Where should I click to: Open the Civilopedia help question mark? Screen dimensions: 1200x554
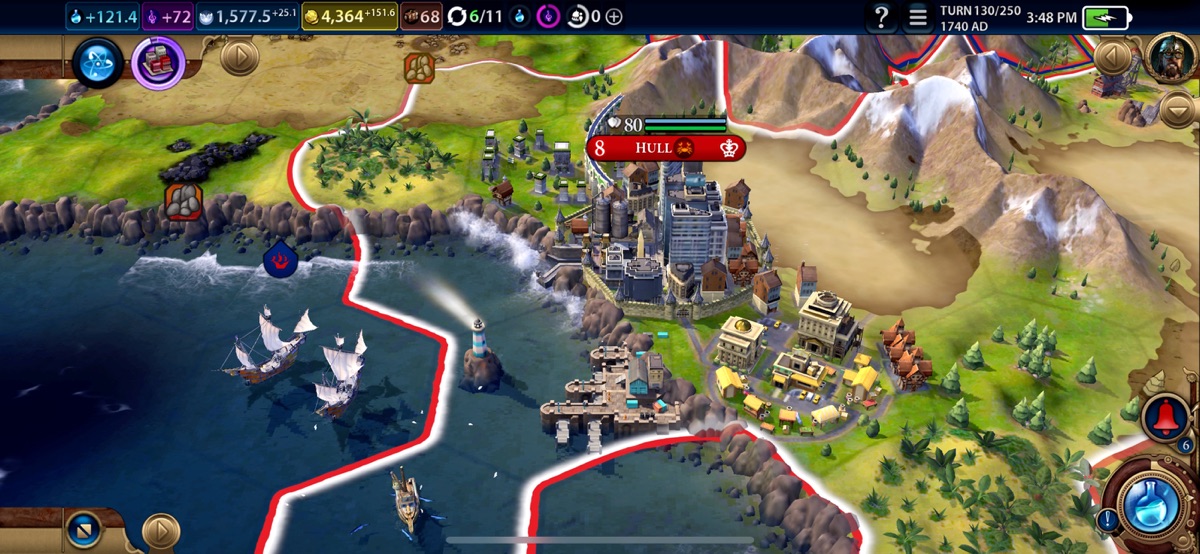[x=881, y=16]
